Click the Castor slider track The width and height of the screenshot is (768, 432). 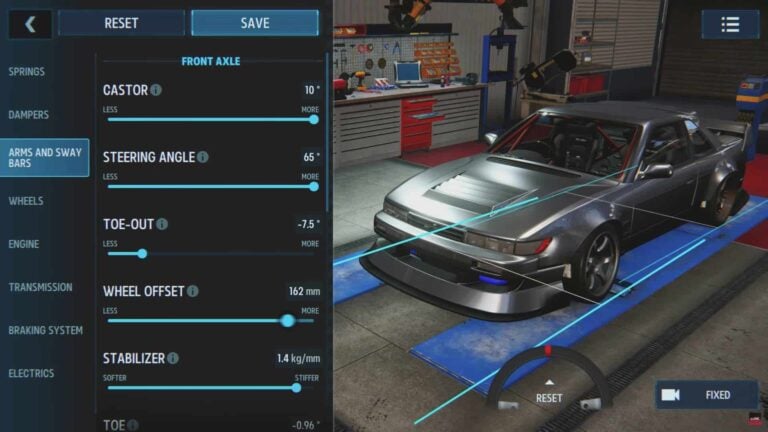pyautogui.click(x=210, y=119)
